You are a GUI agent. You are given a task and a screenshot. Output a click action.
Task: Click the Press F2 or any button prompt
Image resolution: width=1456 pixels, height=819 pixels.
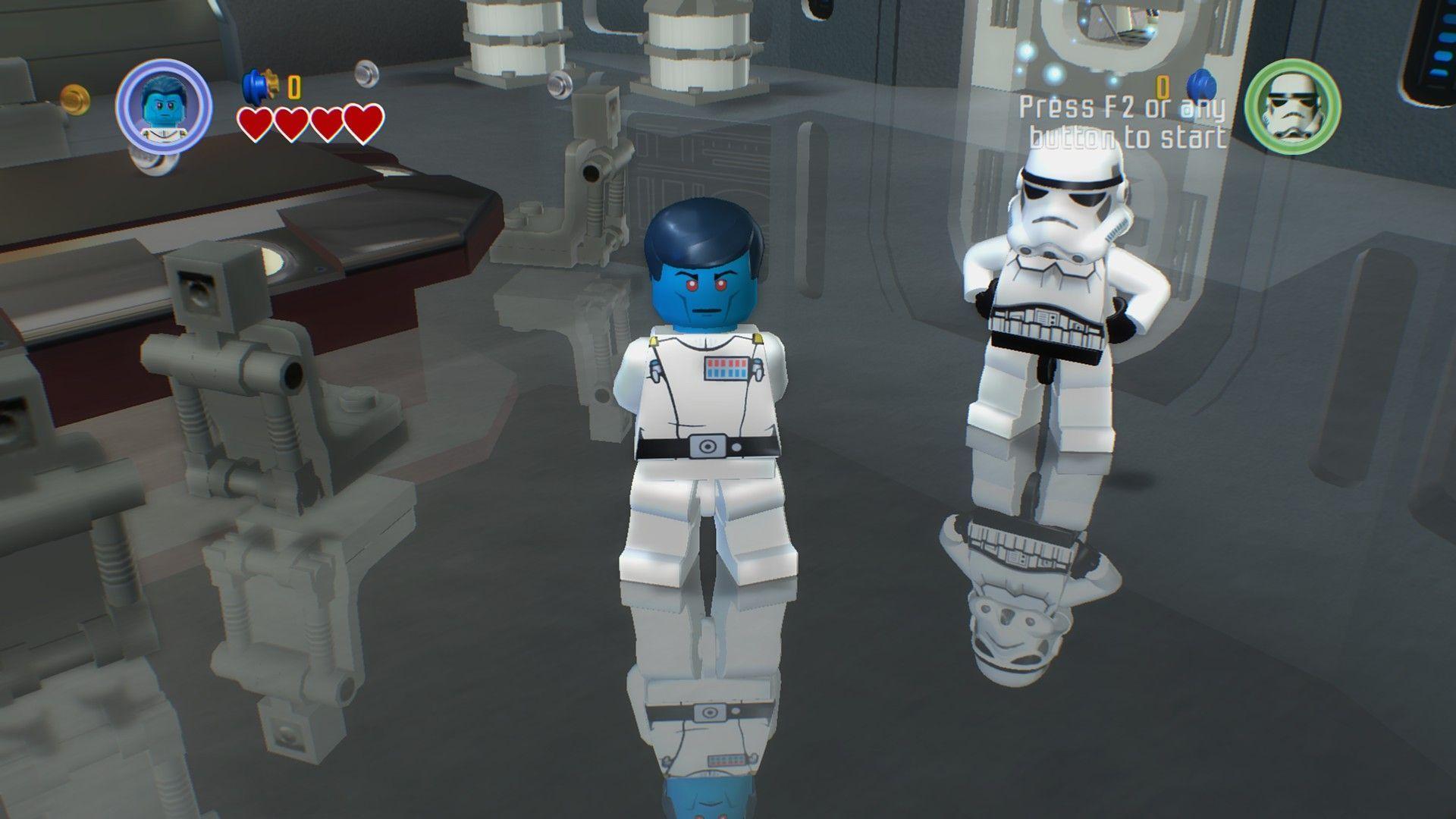click(x=1125, y=124)
